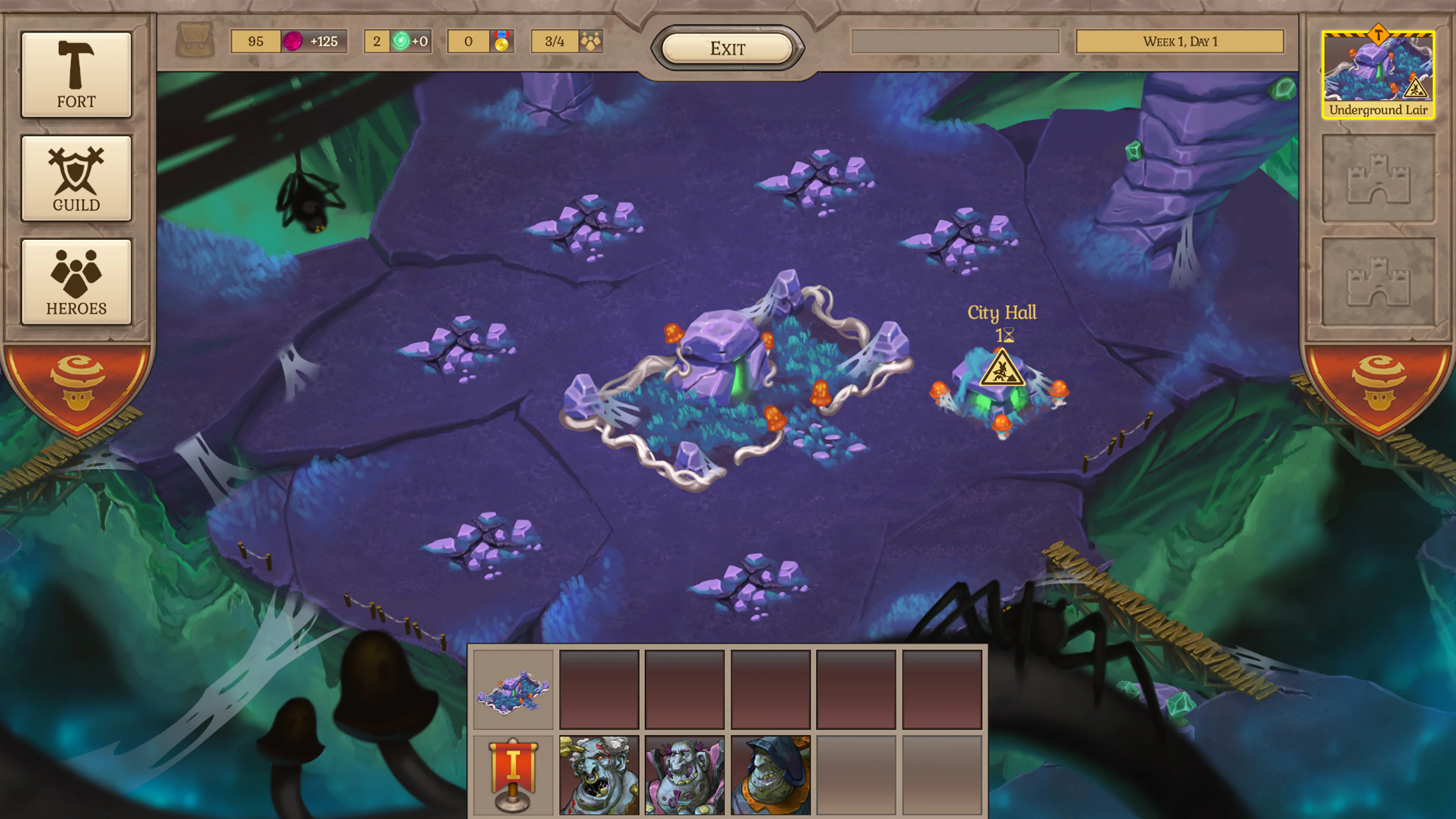Click the green mana swirl icon
Viewport: 1456px width, 819px height.
(402, 41)
